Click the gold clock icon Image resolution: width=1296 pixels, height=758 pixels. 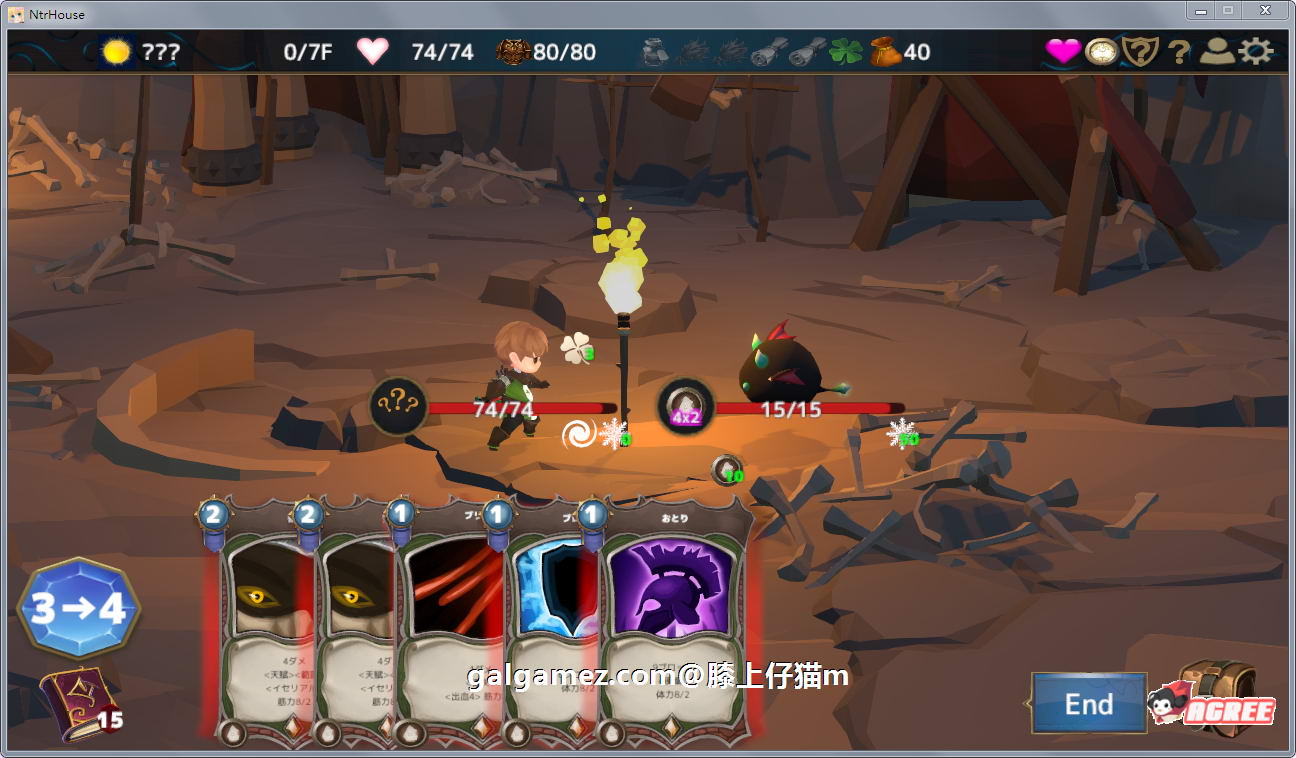1101,51
